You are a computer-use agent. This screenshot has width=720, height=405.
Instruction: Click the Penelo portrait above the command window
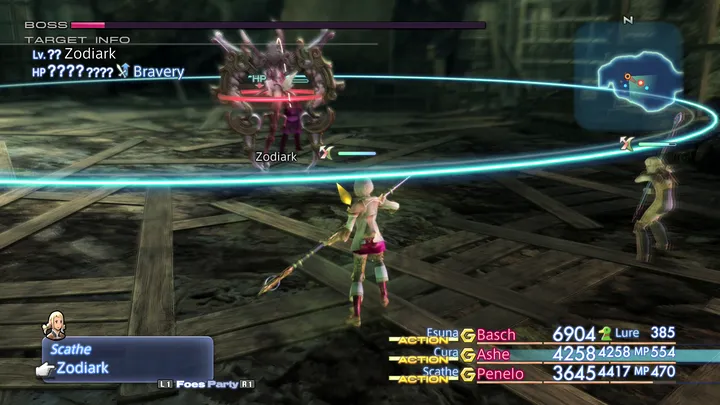point(54,324)
